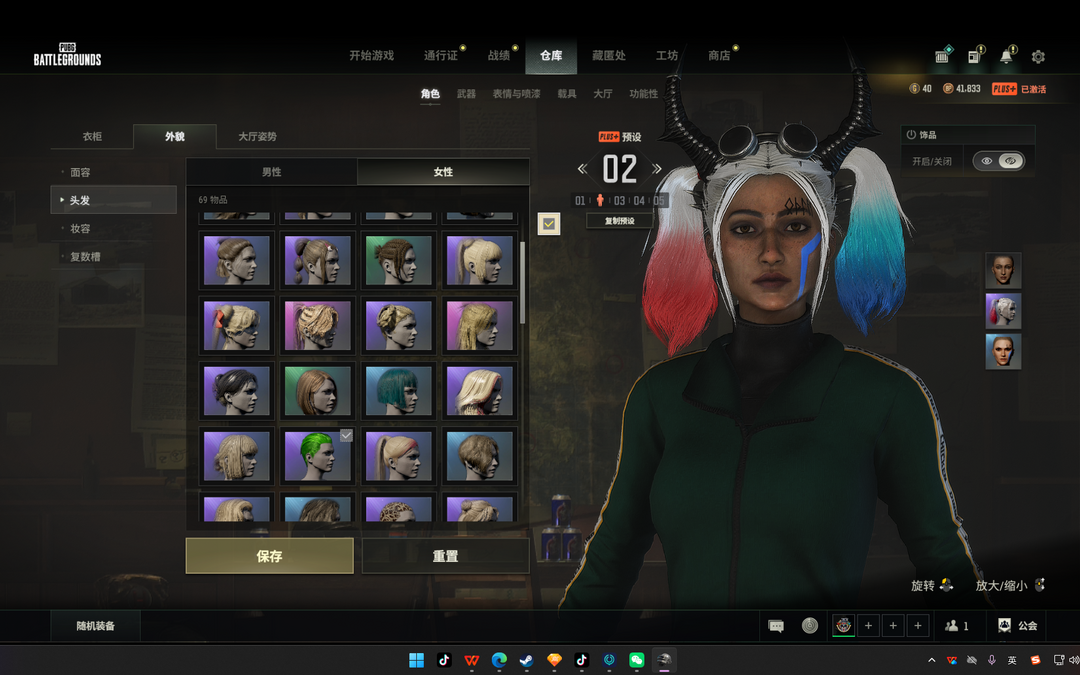Reset changes using the 重置 button

(x=445, y=556)
